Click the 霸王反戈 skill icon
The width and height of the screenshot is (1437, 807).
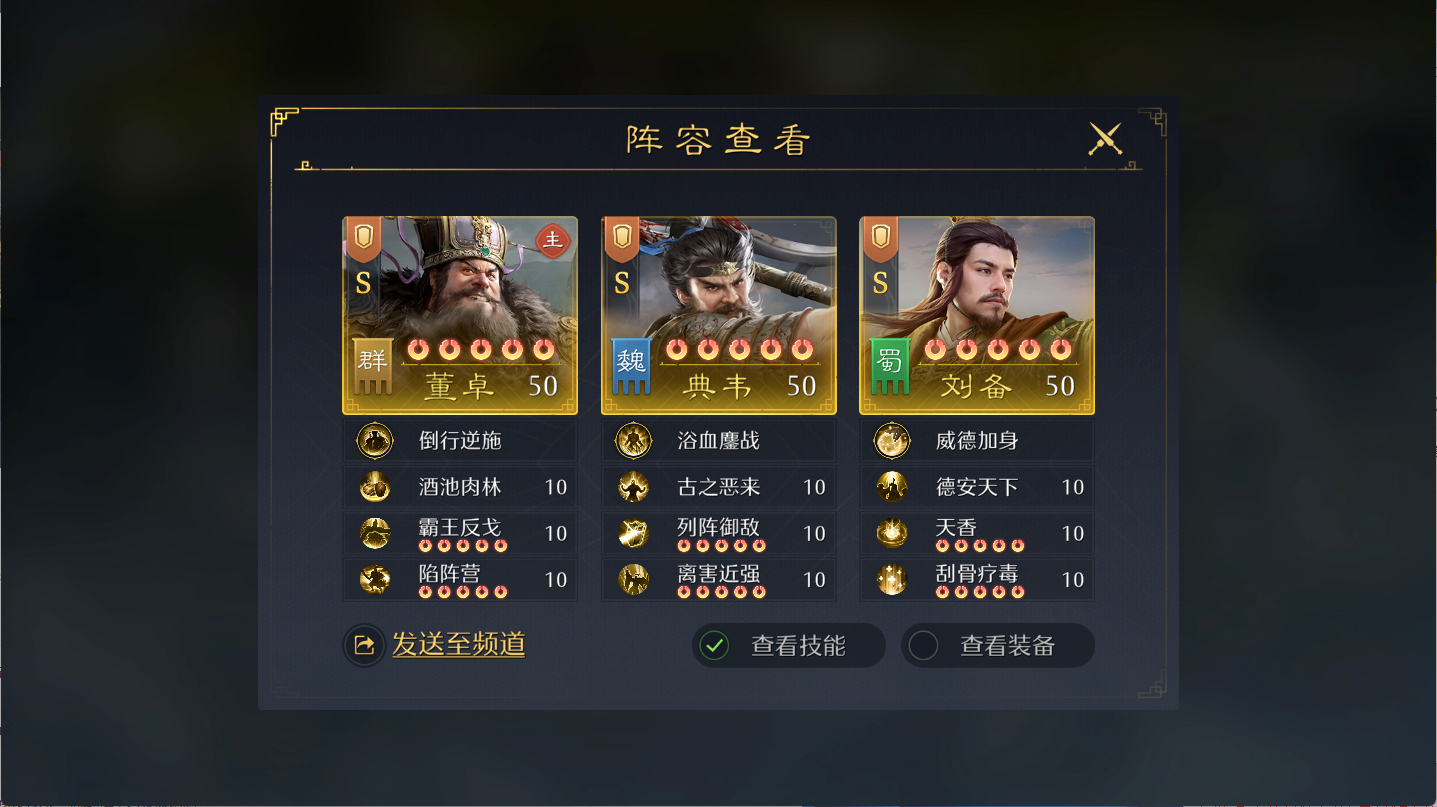click(374, 532)
